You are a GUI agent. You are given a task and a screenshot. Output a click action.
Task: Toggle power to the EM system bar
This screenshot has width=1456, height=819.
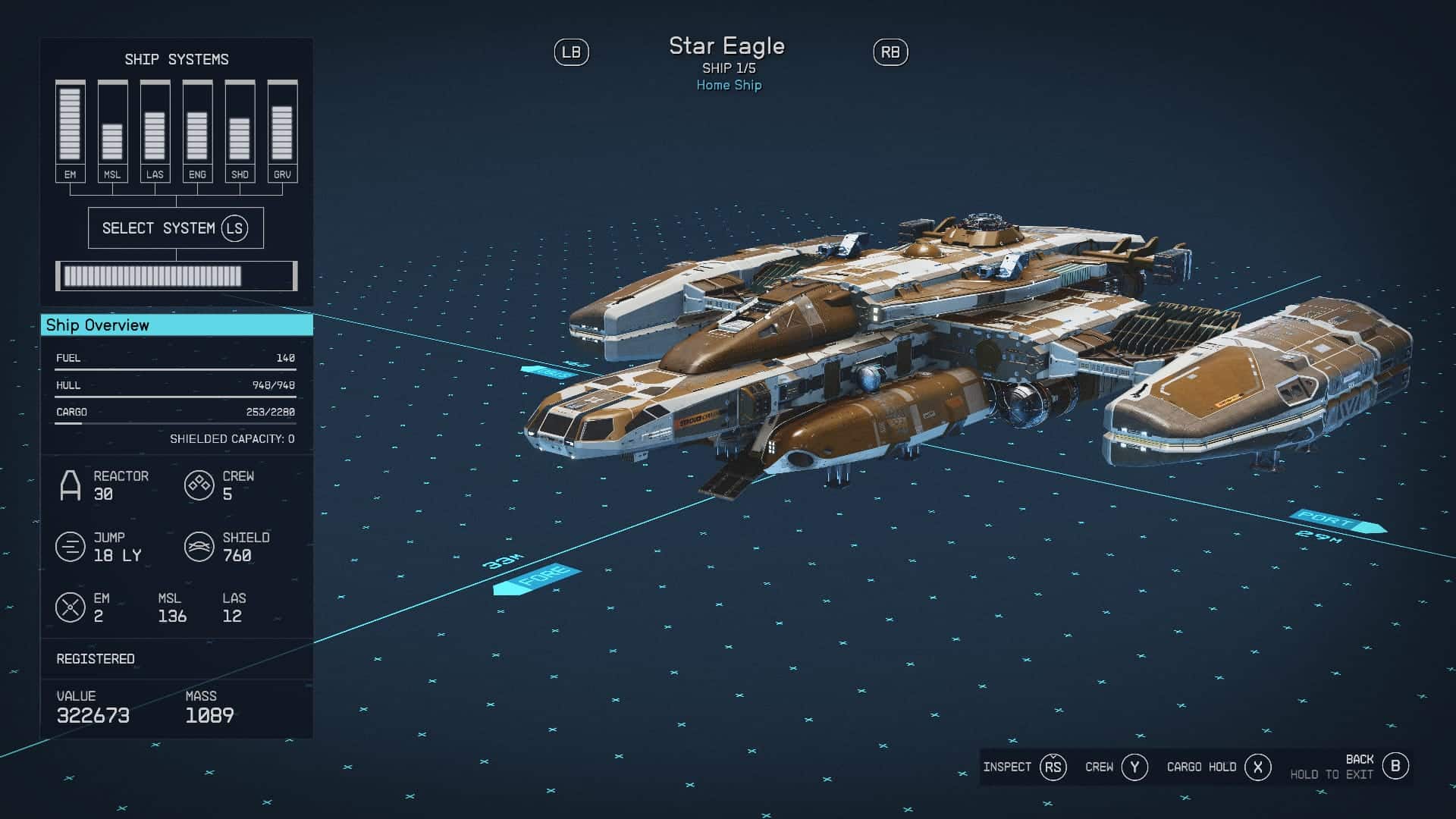click(69, 125)
